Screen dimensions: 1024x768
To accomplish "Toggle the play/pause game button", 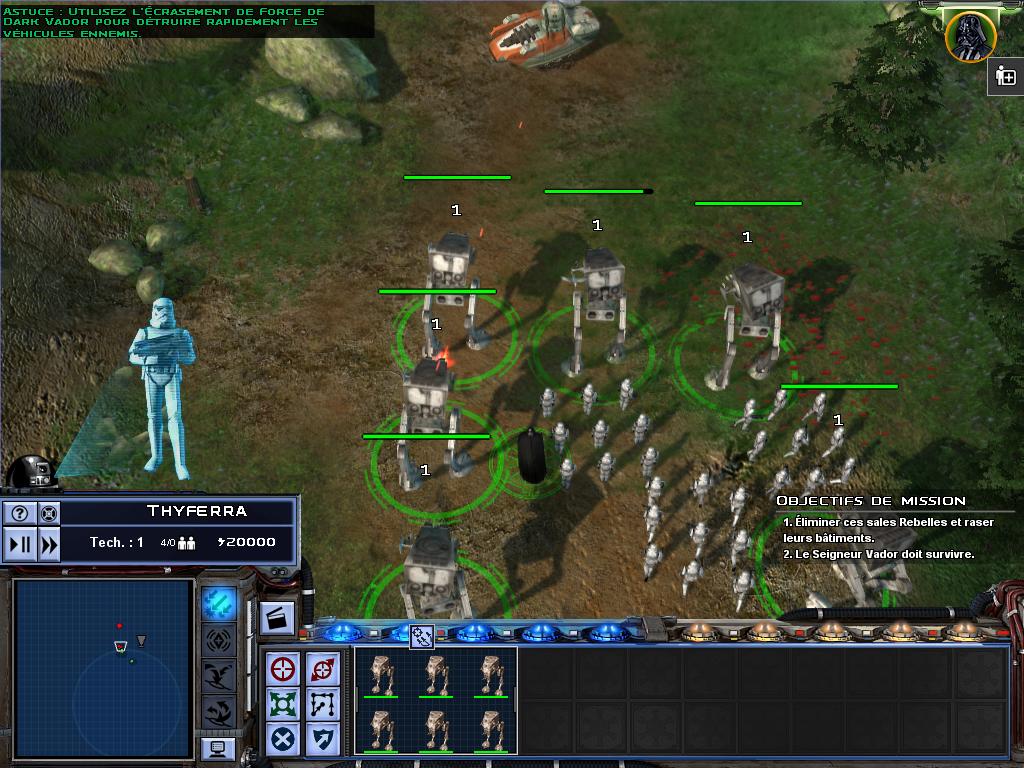I will point(20,544).
